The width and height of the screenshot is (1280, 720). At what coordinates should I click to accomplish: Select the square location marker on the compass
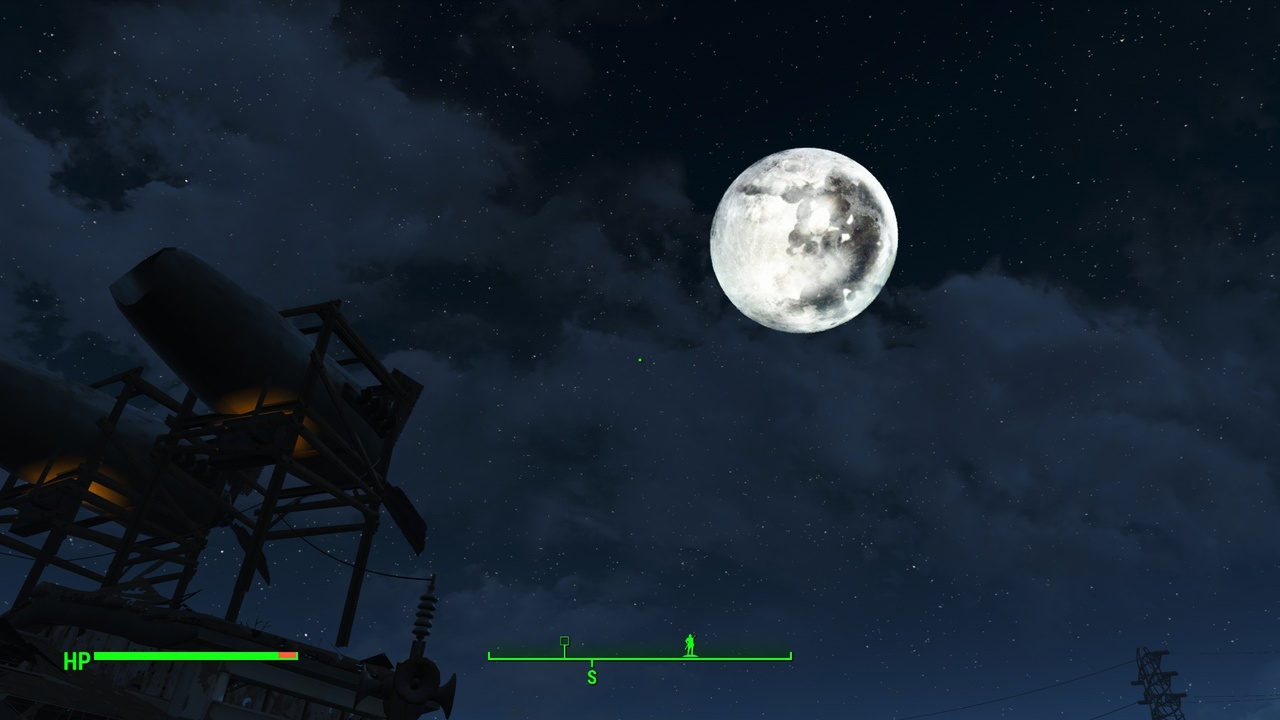coord(565,641)
